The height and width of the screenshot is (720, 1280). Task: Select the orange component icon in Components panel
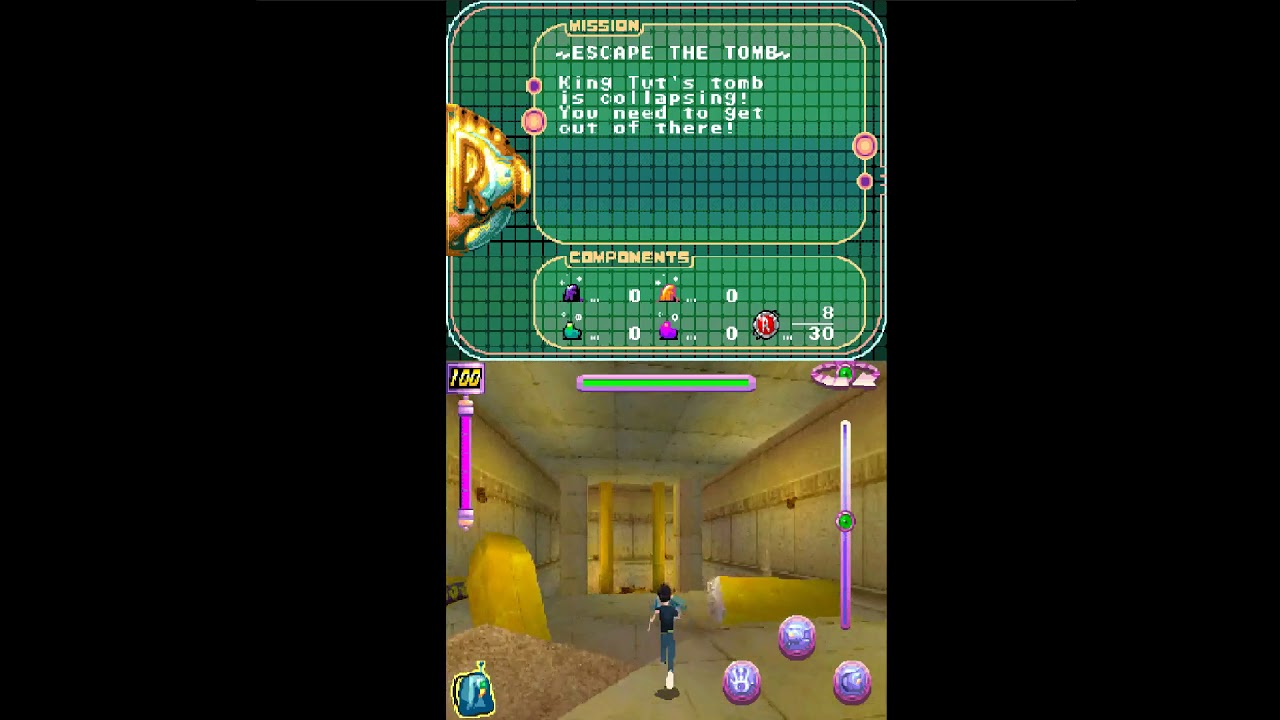pyautogui.click(x=666, y=293)
